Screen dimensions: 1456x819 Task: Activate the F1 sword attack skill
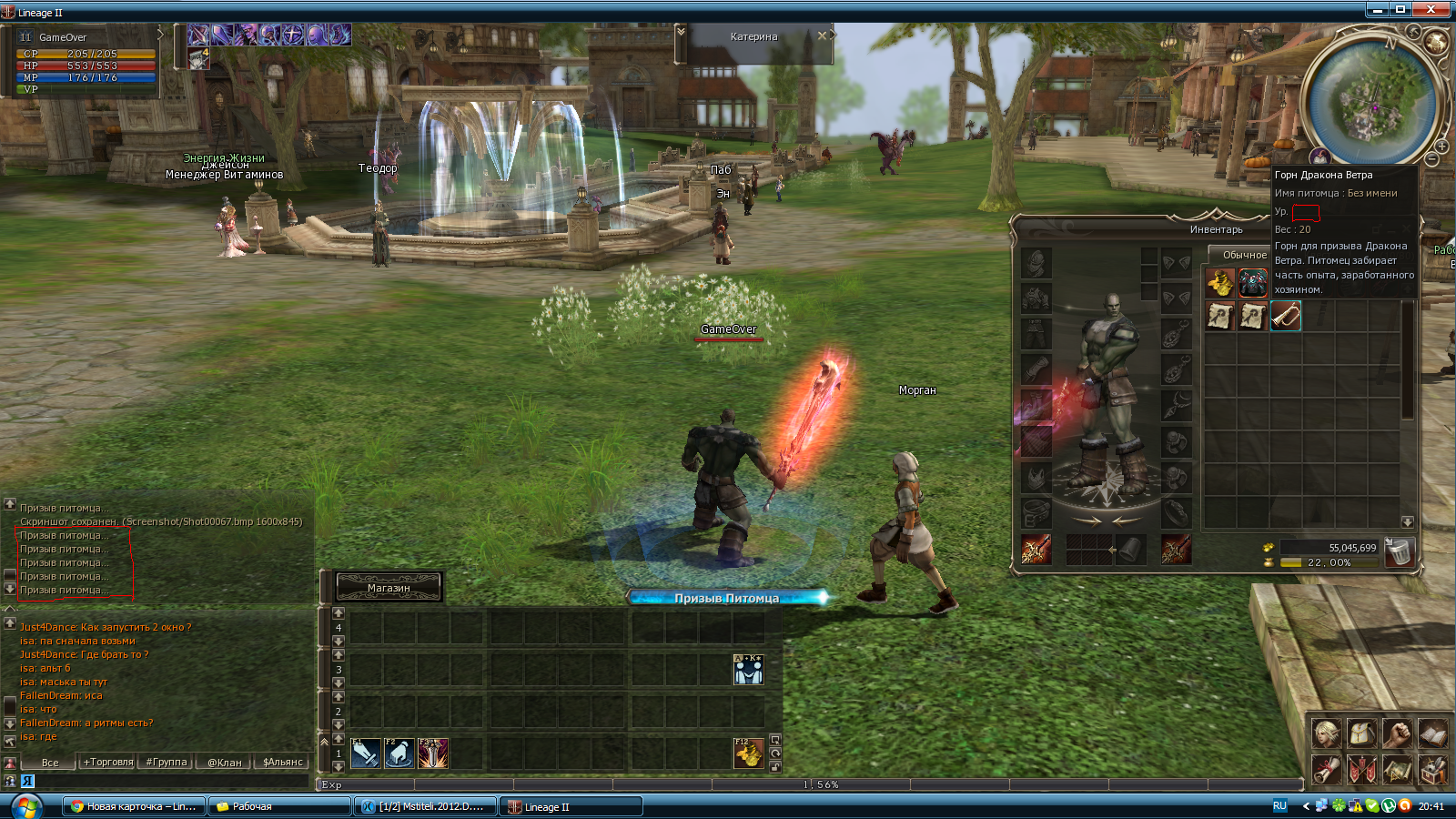[365, 753]
